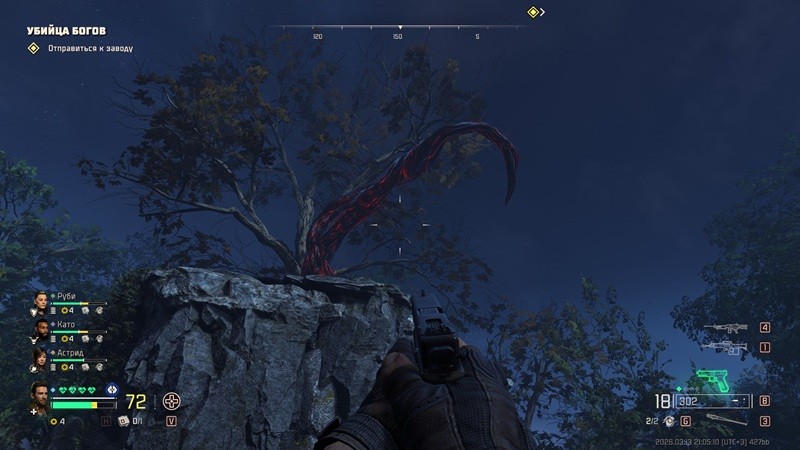Select squadmate Астрид's portrait
This screenshot has width=800, height=450.
40,357
